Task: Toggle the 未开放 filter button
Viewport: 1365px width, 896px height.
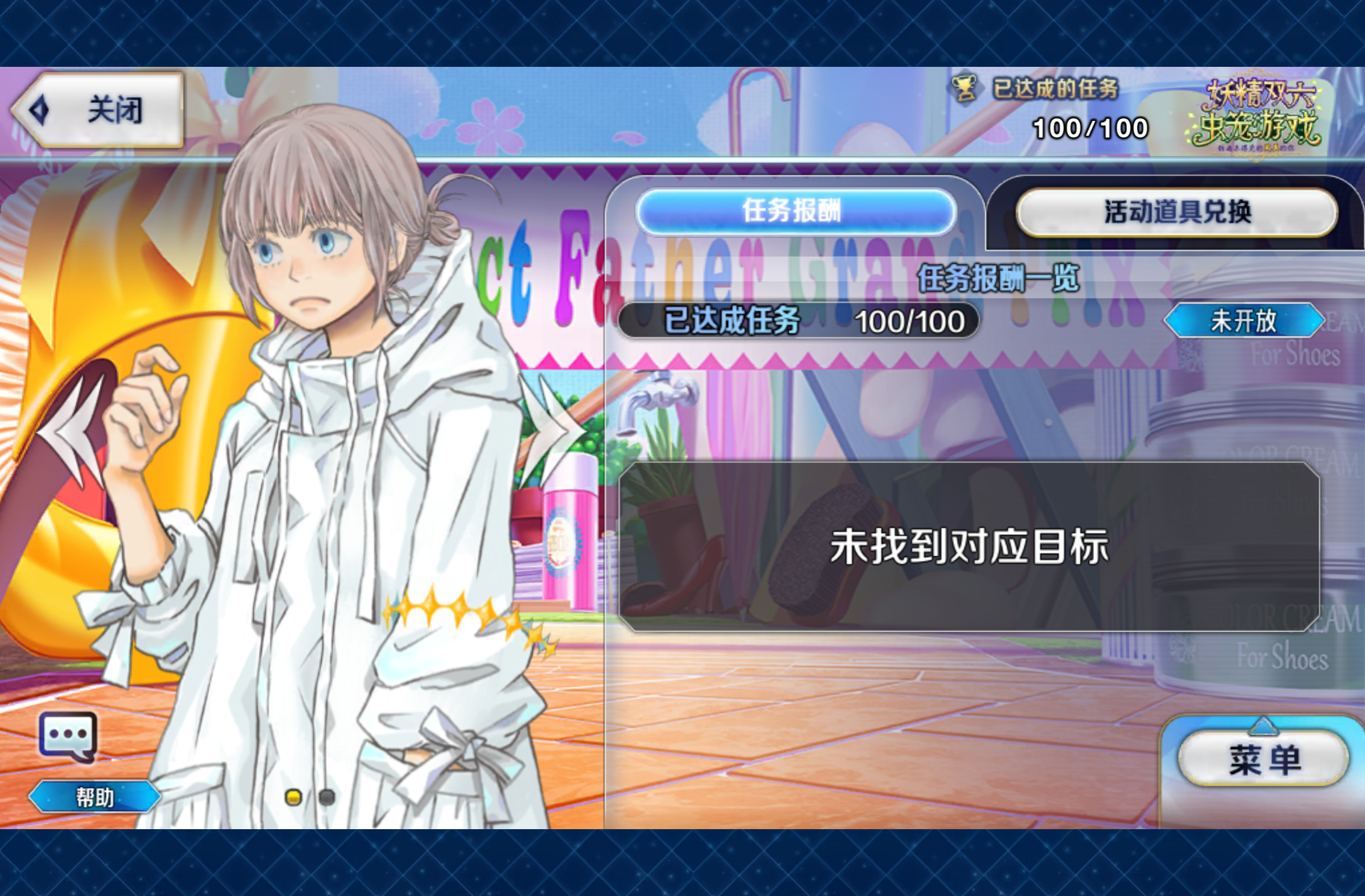Action: pyautogui.click(x=1243, y=321)
